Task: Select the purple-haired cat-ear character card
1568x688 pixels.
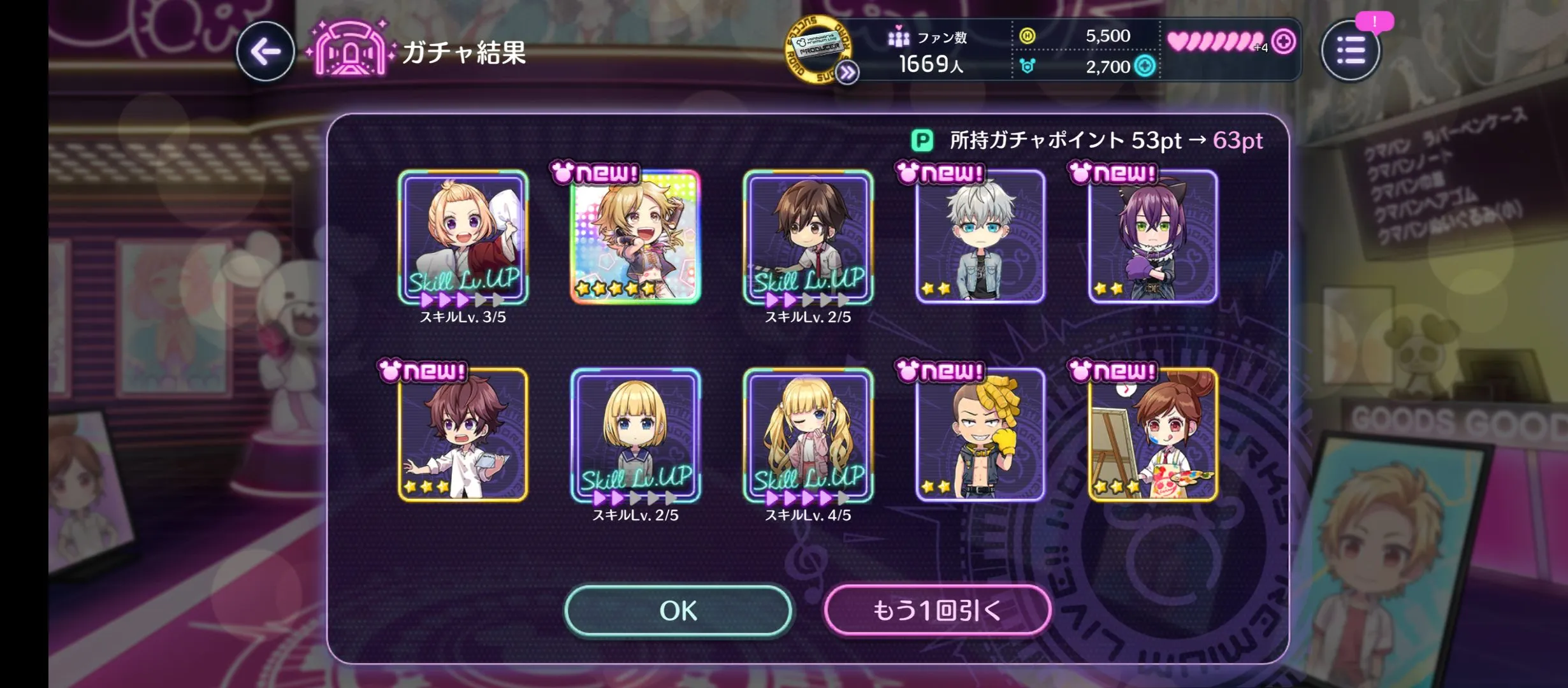Action: click(1153, 236)
